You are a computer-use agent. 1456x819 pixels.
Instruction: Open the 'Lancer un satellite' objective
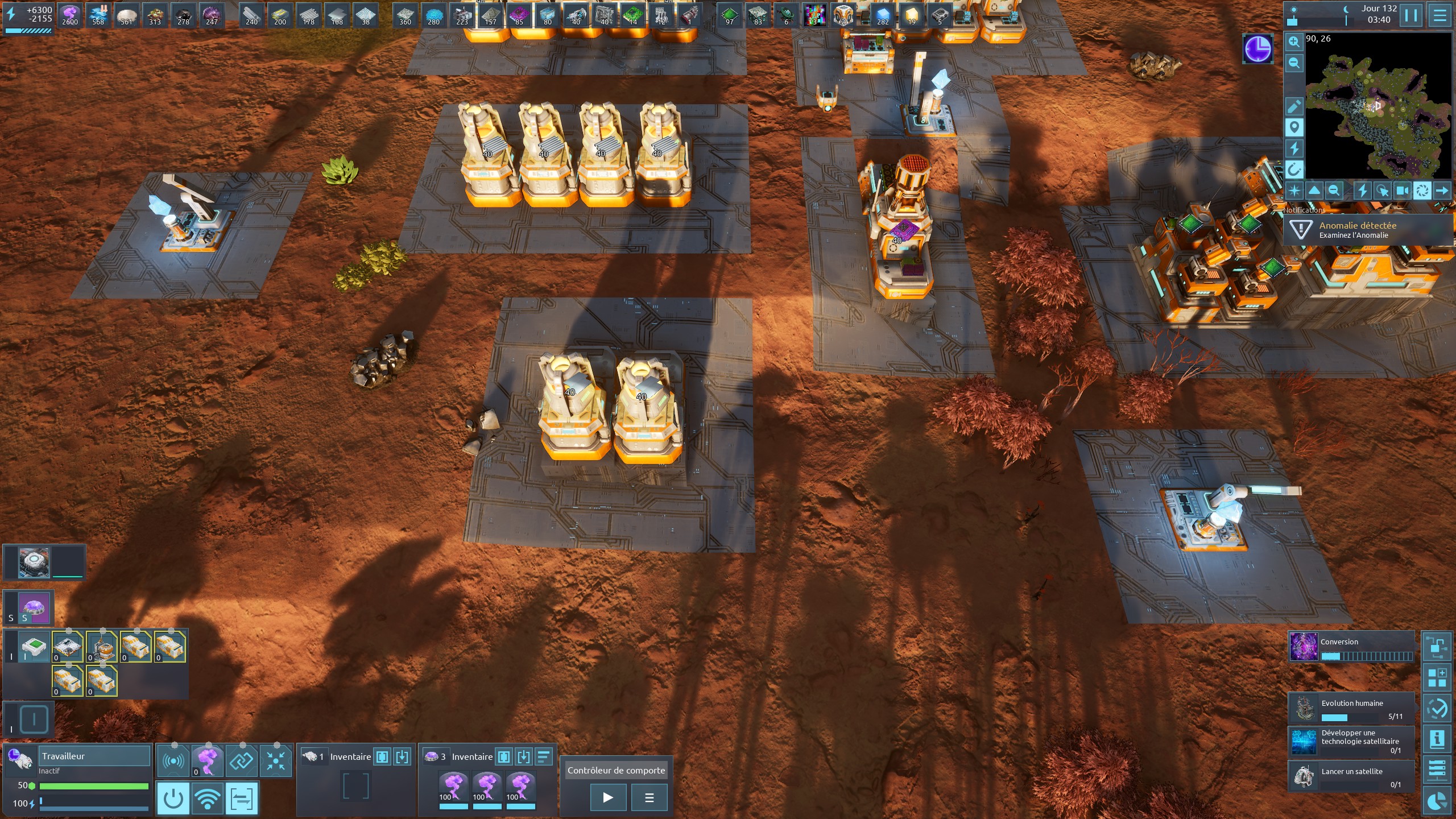tap(1351, 776)
